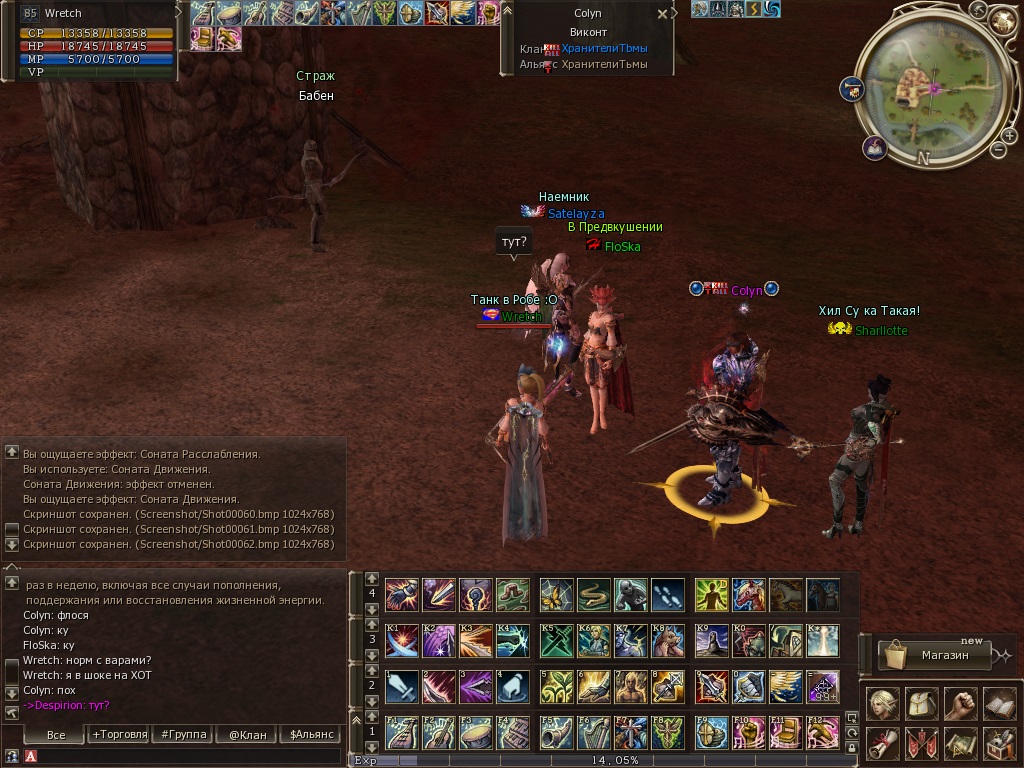Show the Все chat tab

(x=56, y=734)
